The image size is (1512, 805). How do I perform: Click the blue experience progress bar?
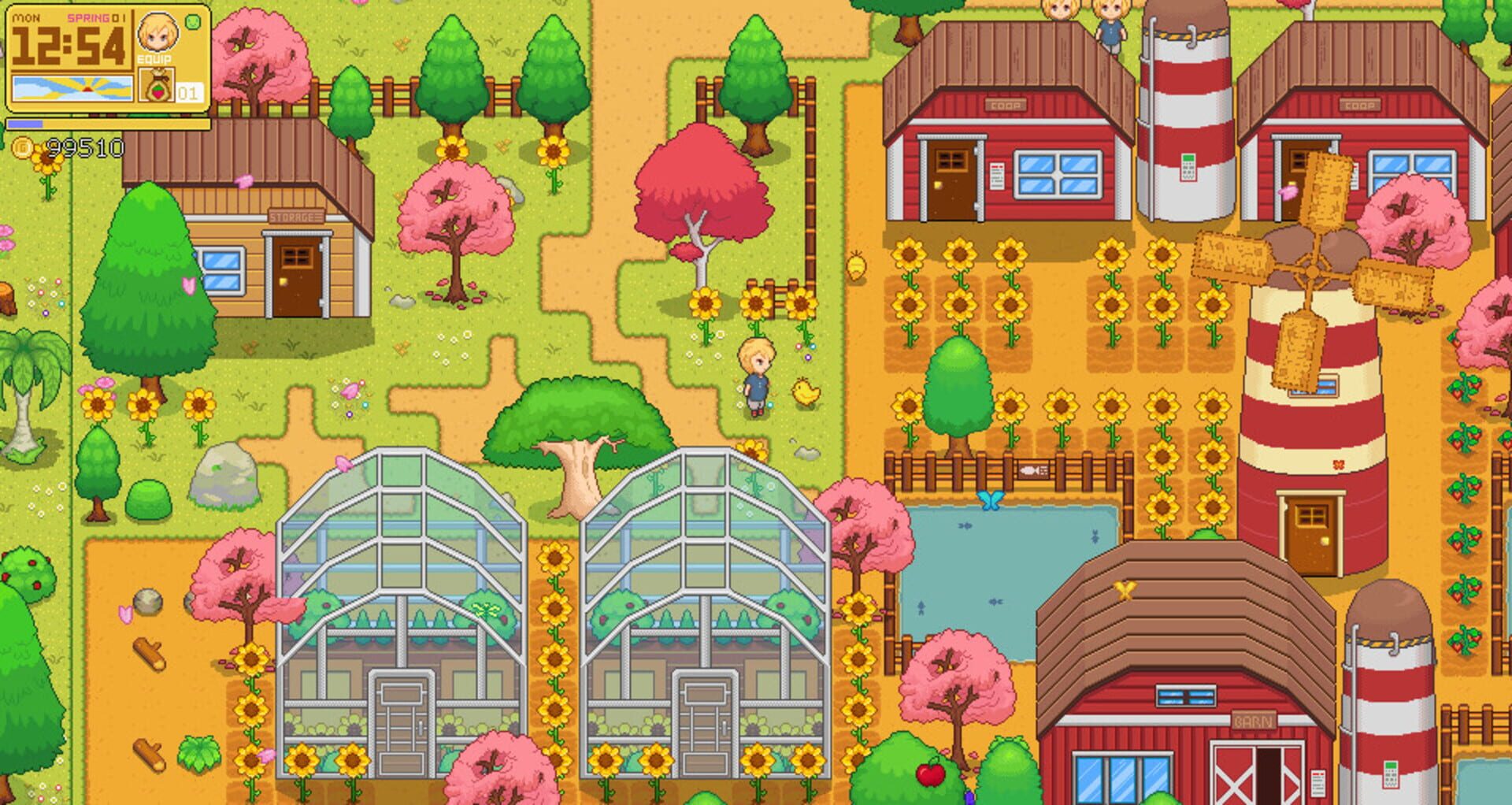coord(26,124)
